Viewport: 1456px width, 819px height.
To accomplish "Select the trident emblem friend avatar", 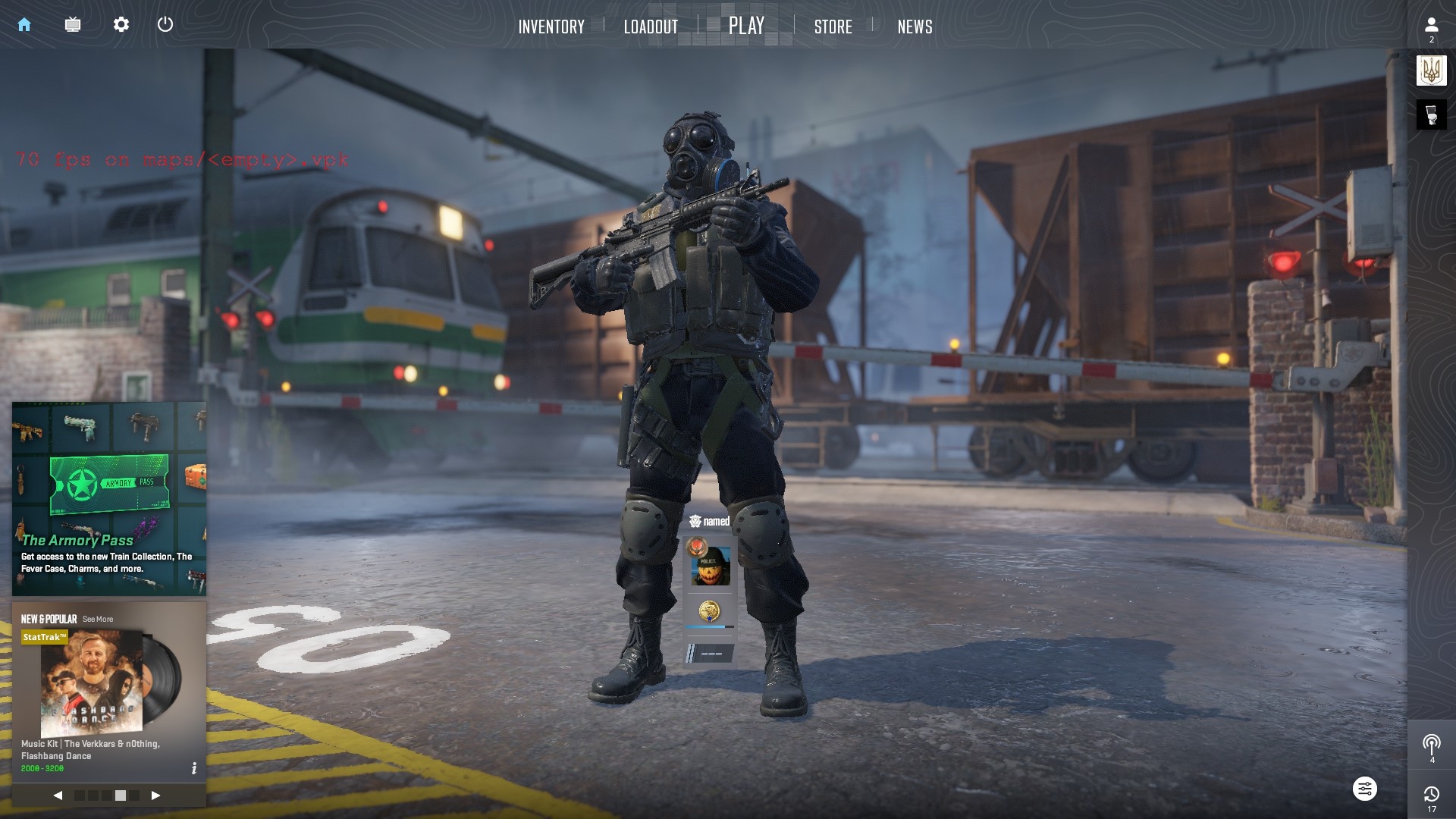I will click(x=1431, y=71).
